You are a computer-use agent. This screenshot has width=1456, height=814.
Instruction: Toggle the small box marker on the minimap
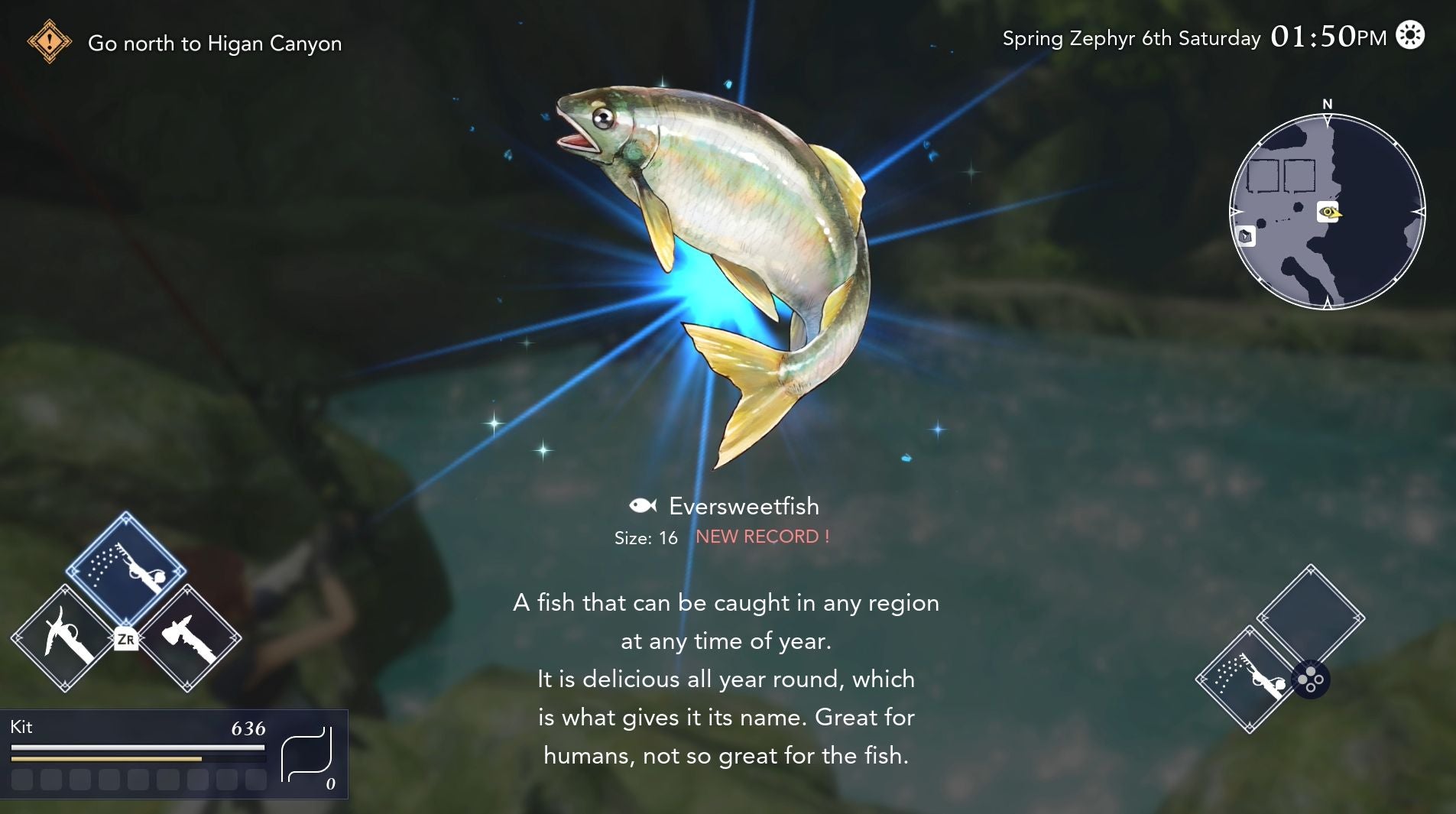pyautogui.click(x=1246, y=237)
